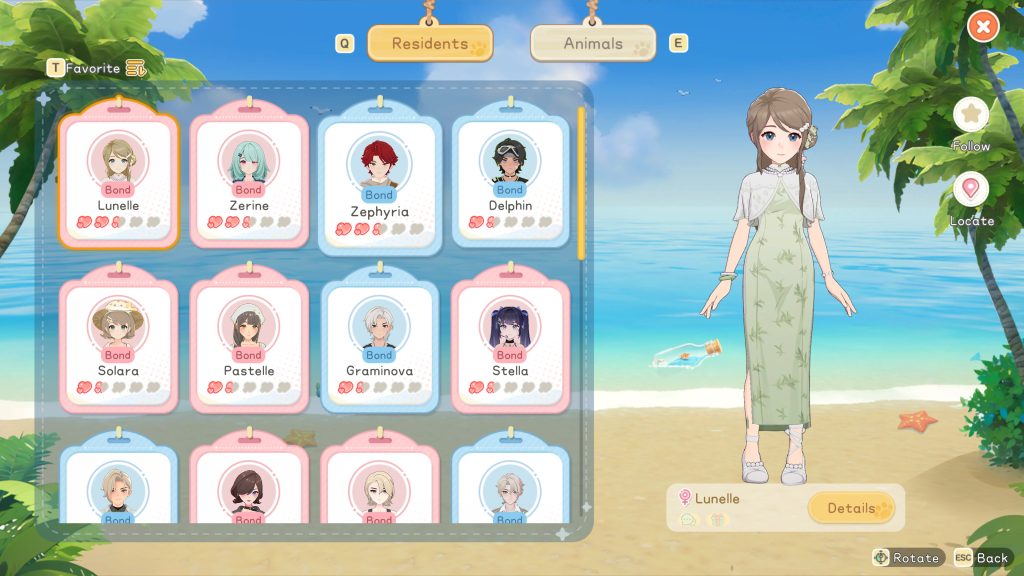1024x576 pixels.
Task: Close the residents screen
Action: click(x=983, y=27)
